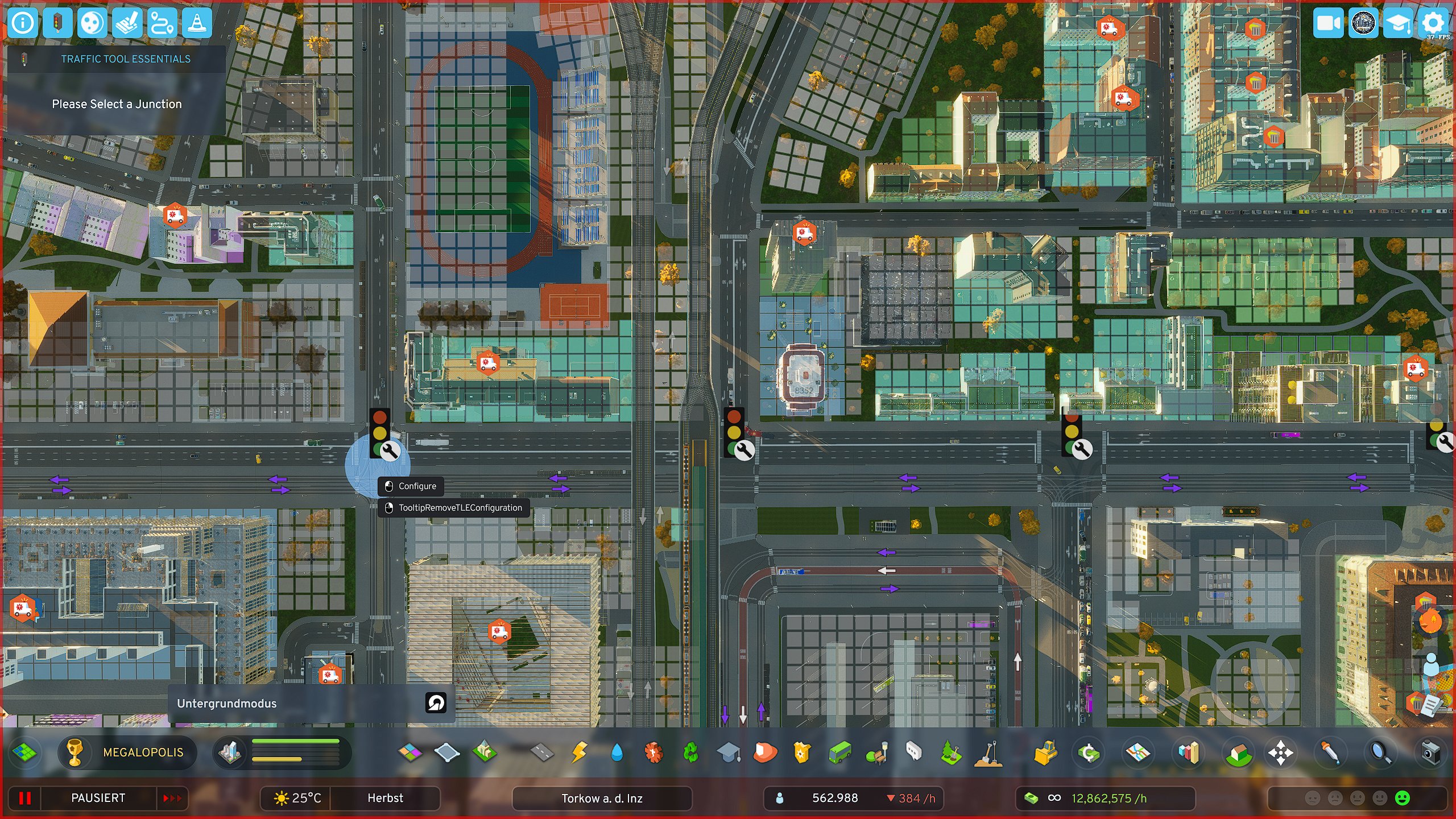Viewport: 1456px width, 819px height.
Task: Open the water and sewage menu
Action: (617, 752)
